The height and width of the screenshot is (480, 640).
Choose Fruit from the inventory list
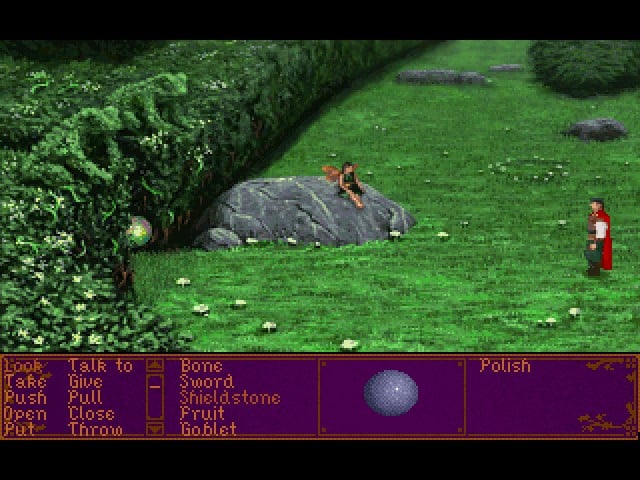(x=202, y=414)
